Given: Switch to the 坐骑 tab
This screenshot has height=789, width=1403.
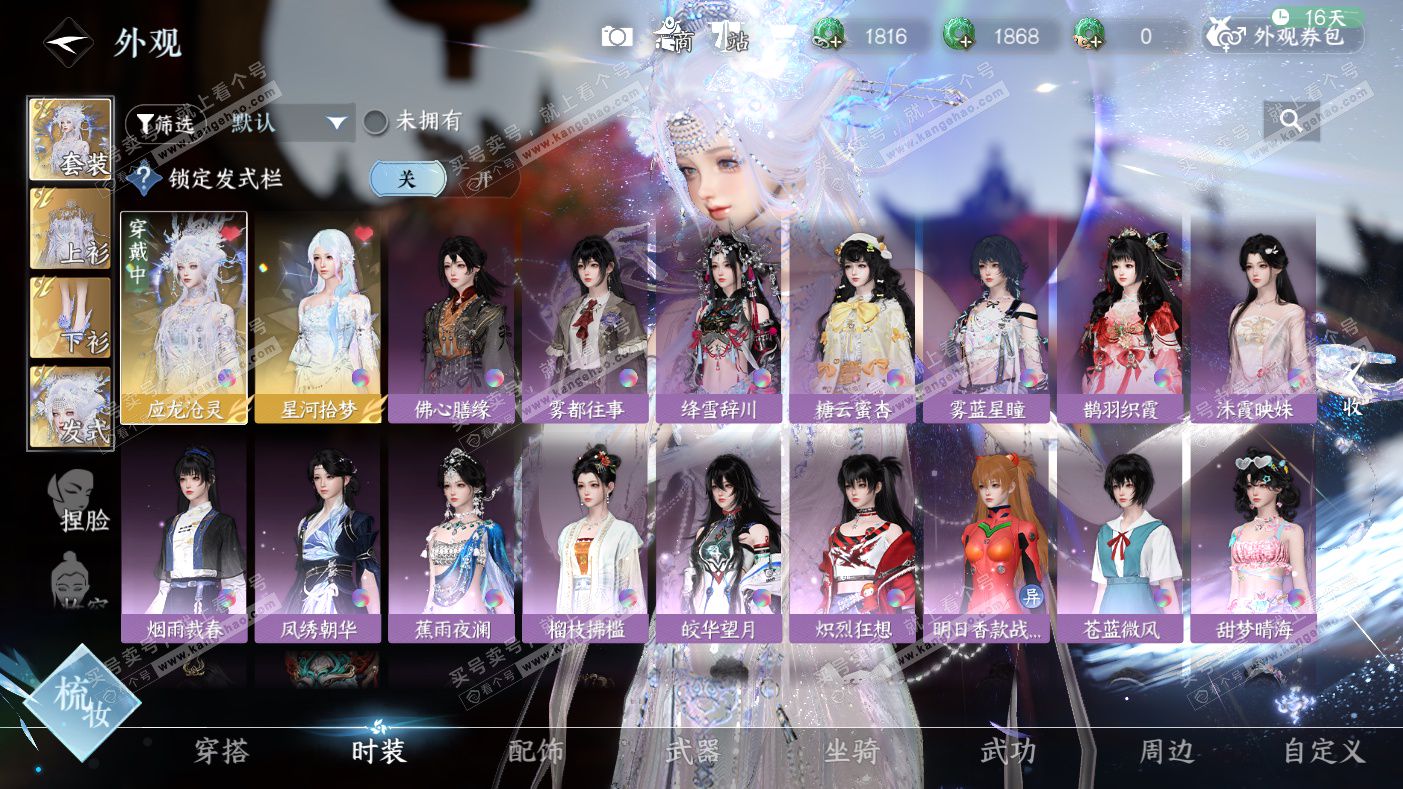Looking at the screenshot, I should point(851,752).
